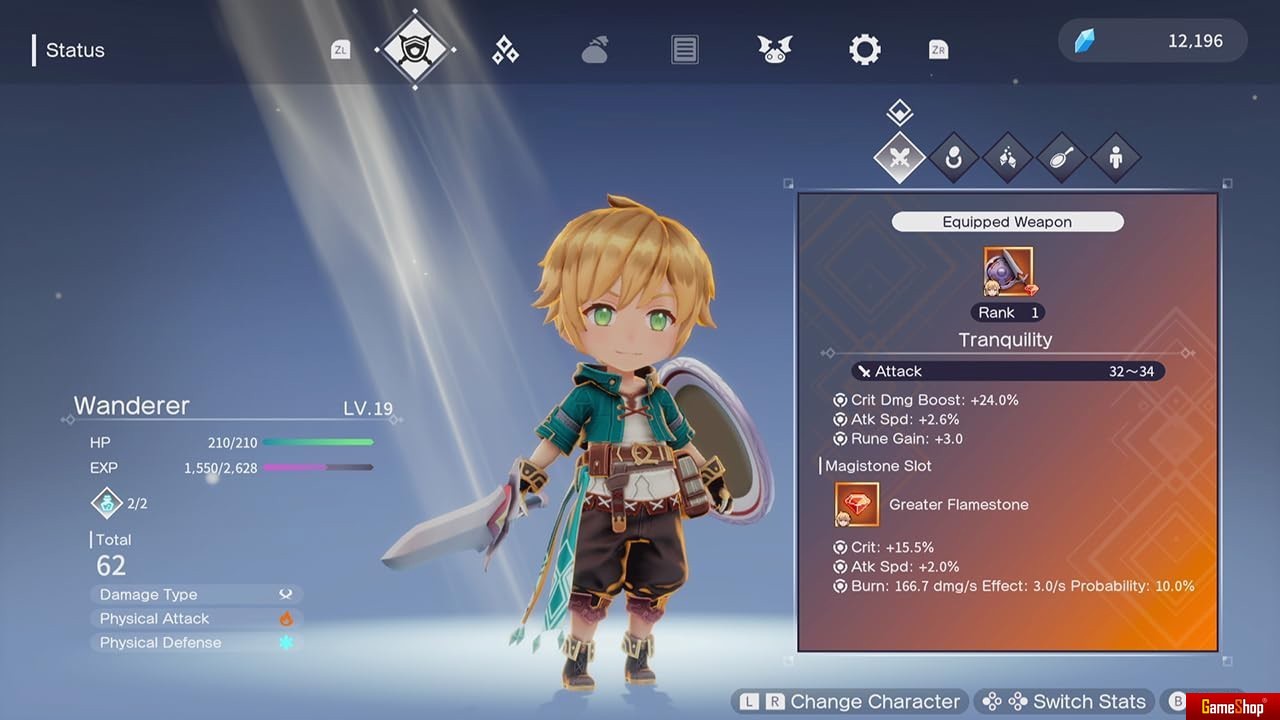
Task: Open the gear settings tab
Action: 865,50
